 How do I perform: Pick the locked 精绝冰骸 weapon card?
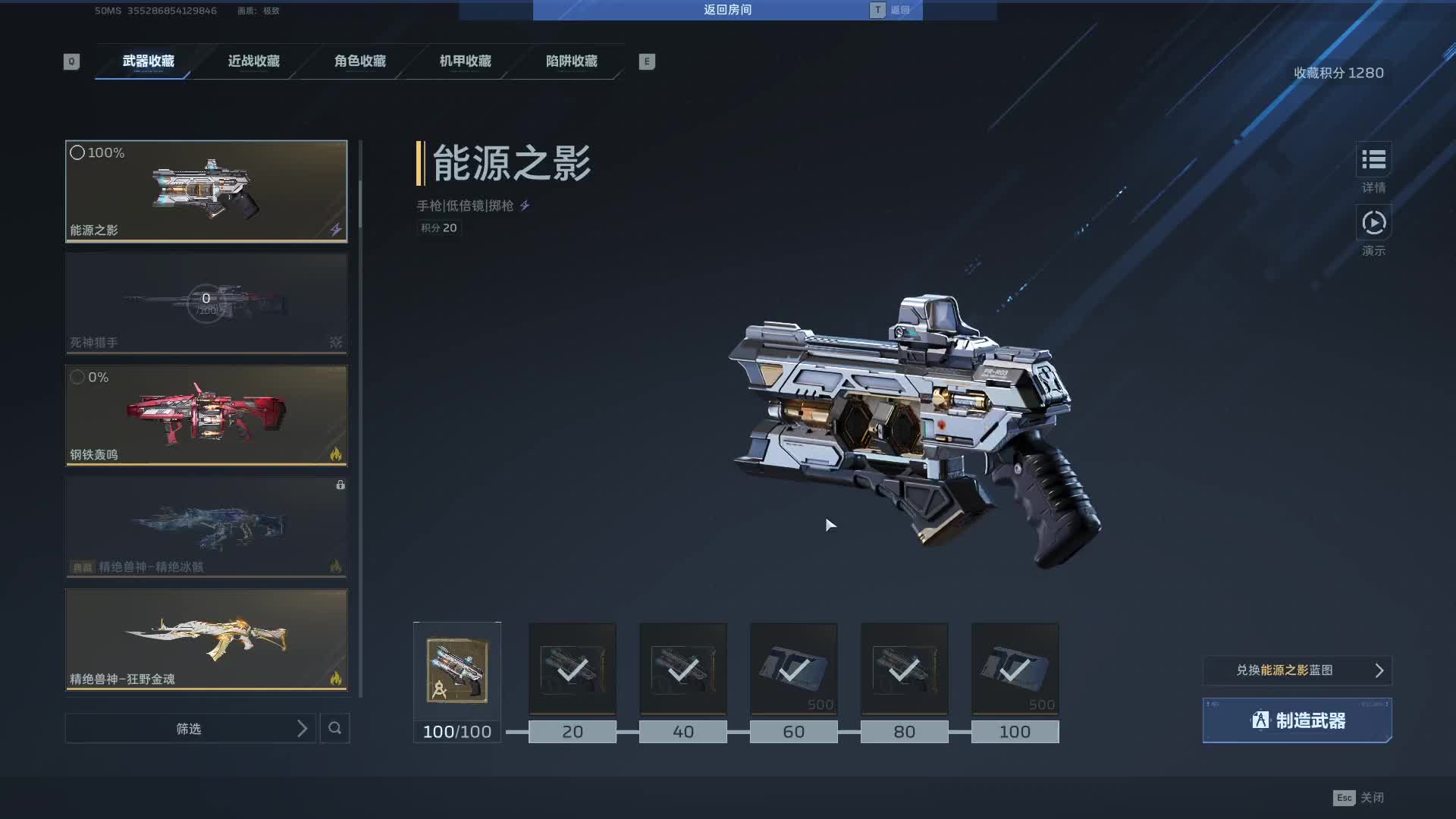click(206, 528)
